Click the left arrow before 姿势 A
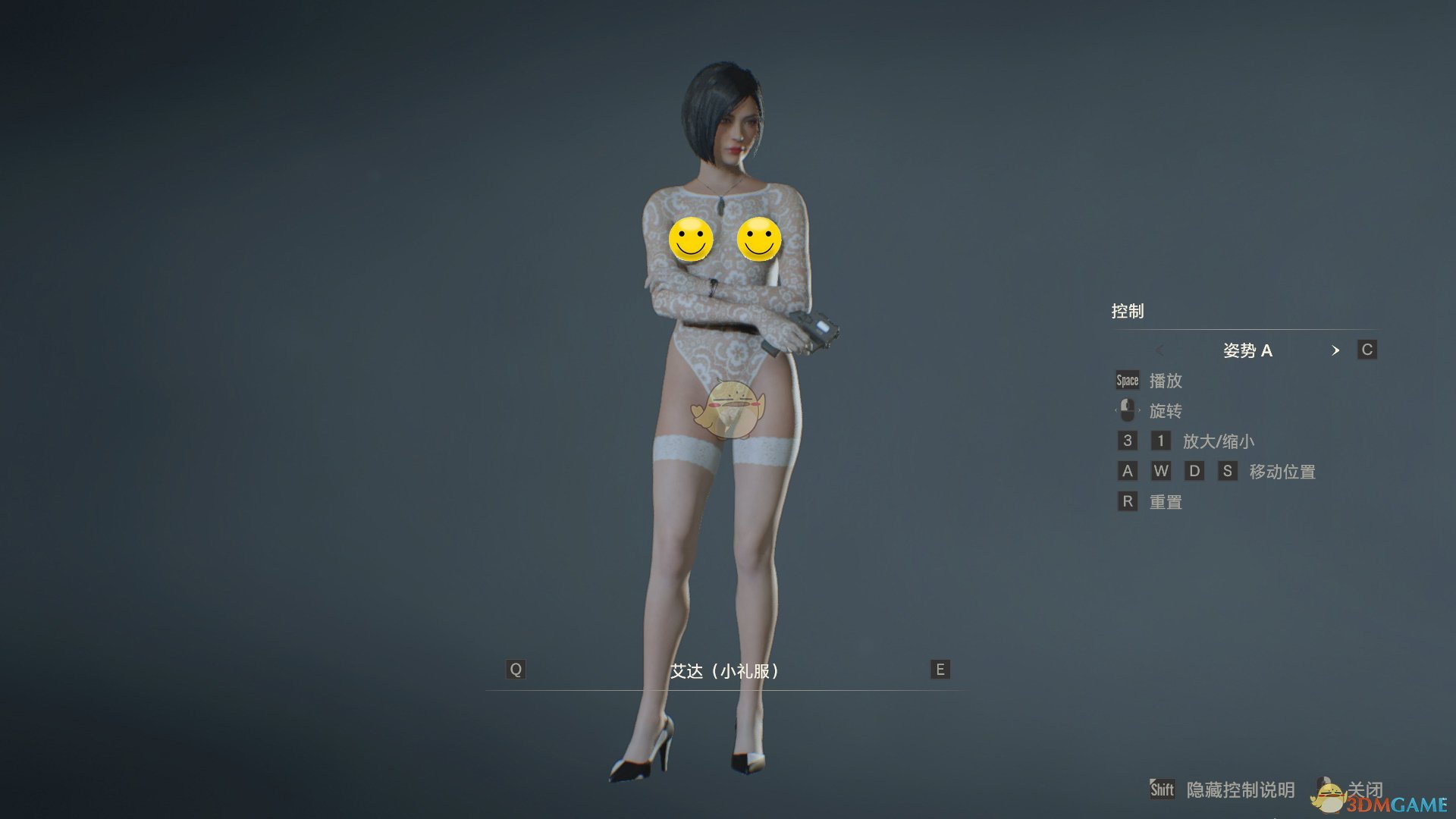This screenshot has height=819, width=1456. (1160, 350)
